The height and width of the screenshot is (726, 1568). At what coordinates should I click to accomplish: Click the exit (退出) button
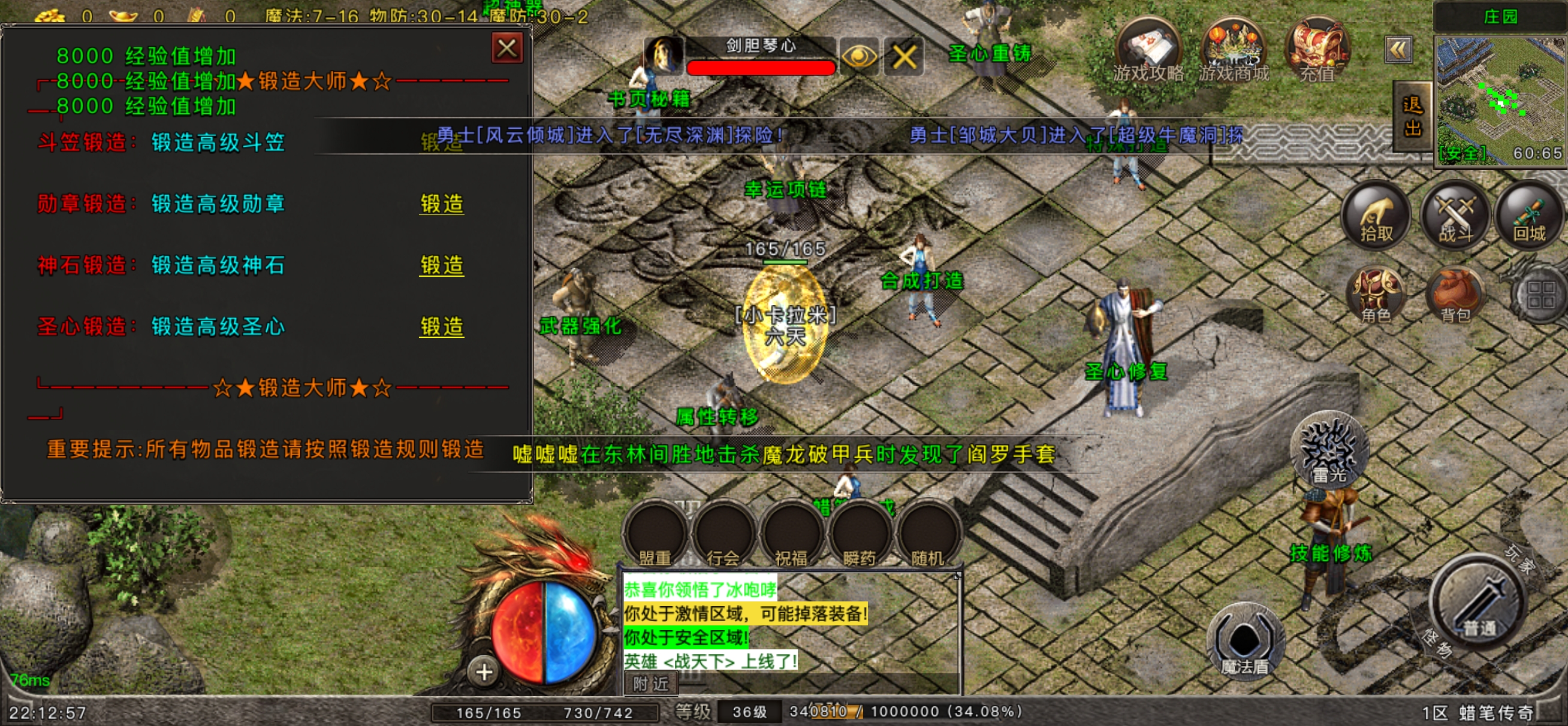pyautogui.click(x=1412, y=117)
